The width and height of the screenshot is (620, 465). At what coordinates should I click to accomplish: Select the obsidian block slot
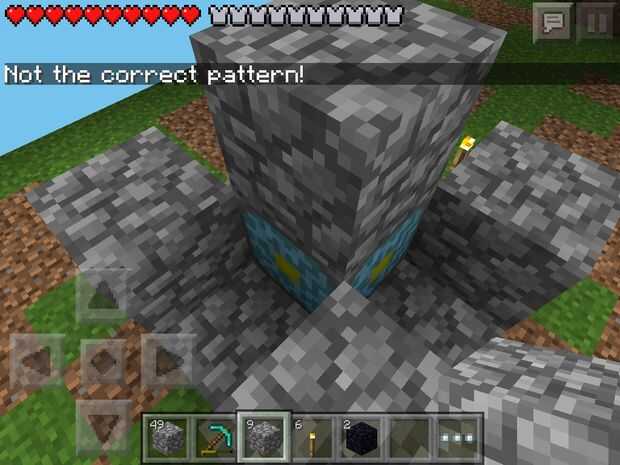[x=361, y=437]
